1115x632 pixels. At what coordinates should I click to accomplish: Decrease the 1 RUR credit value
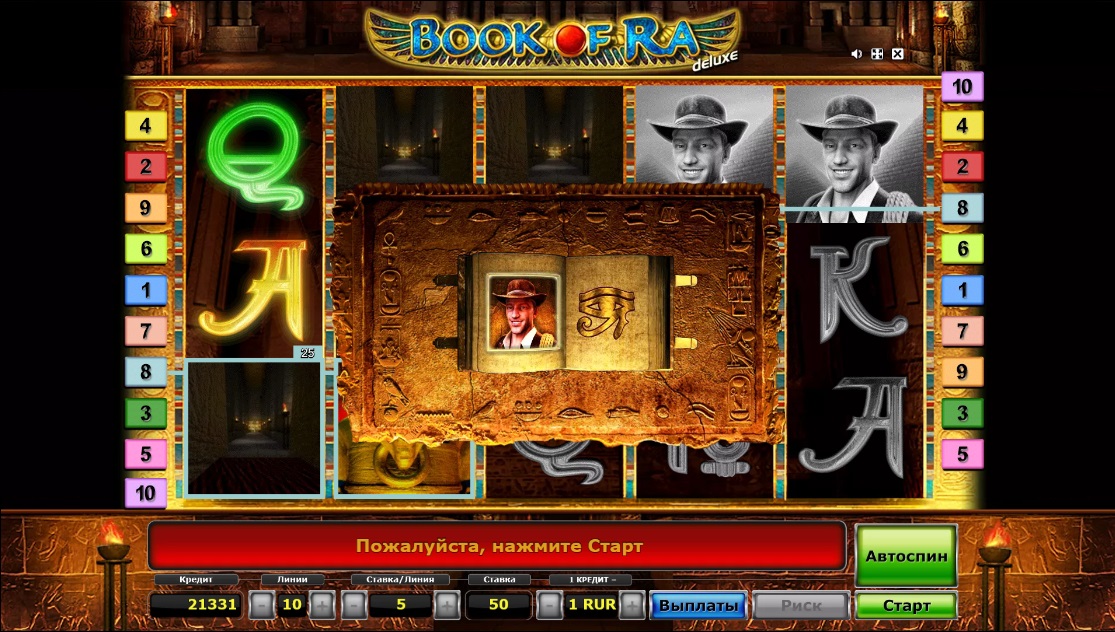[x=549, y=605]
